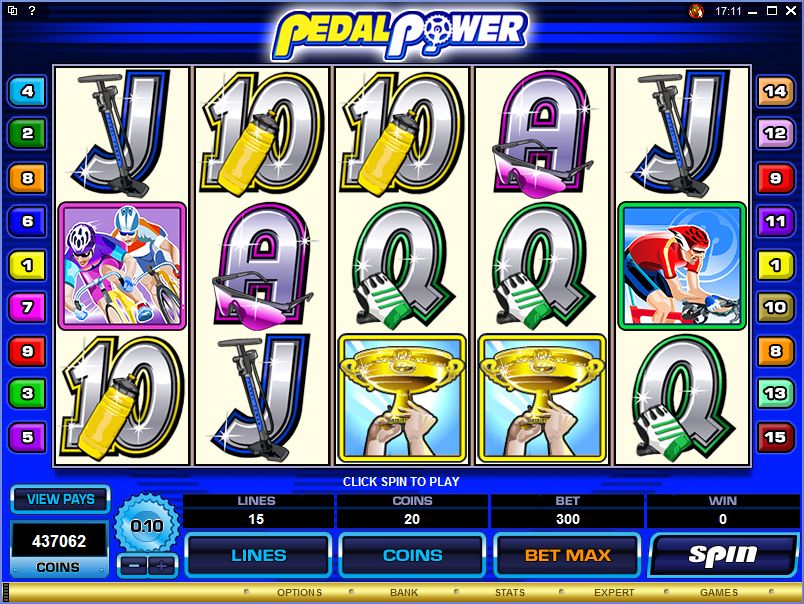The width and height of the screenshot is (804, 604).
Task: Open the Games menu
Action: coord(719,593)
